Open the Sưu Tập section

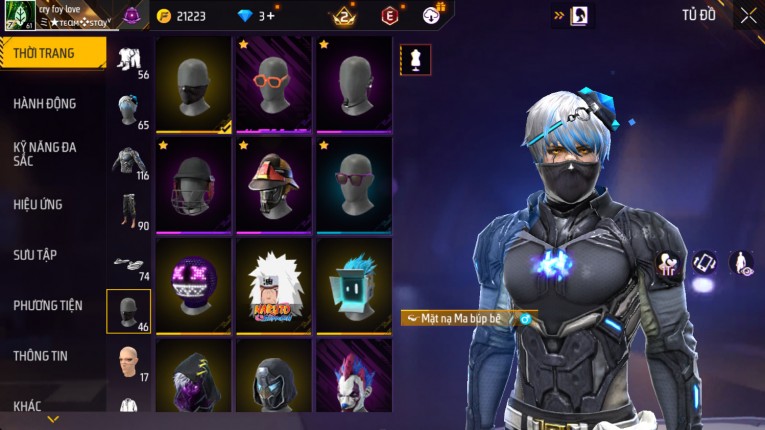(35, 255)
